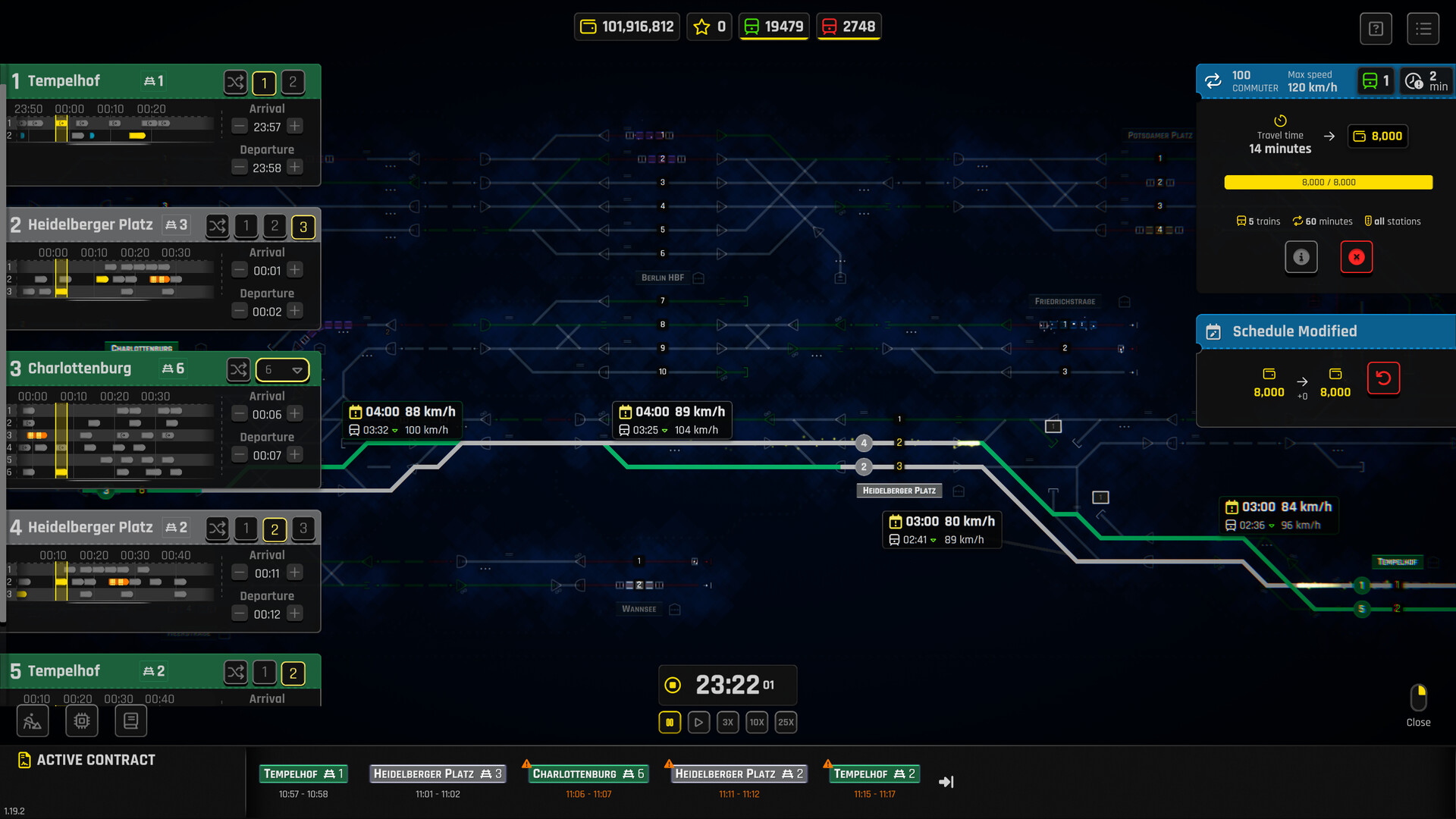Pause the game simulation

(x=670, y=722)
